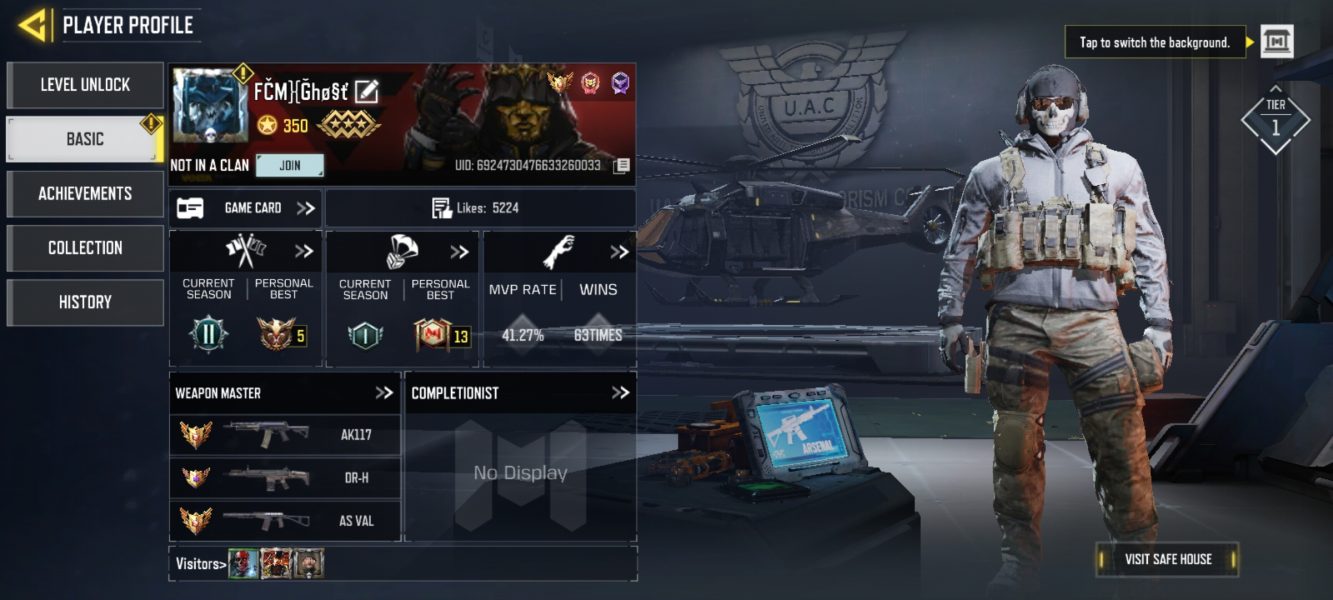Open the Collection tab
The image size is (1333, 600).
tap(85, 248)
